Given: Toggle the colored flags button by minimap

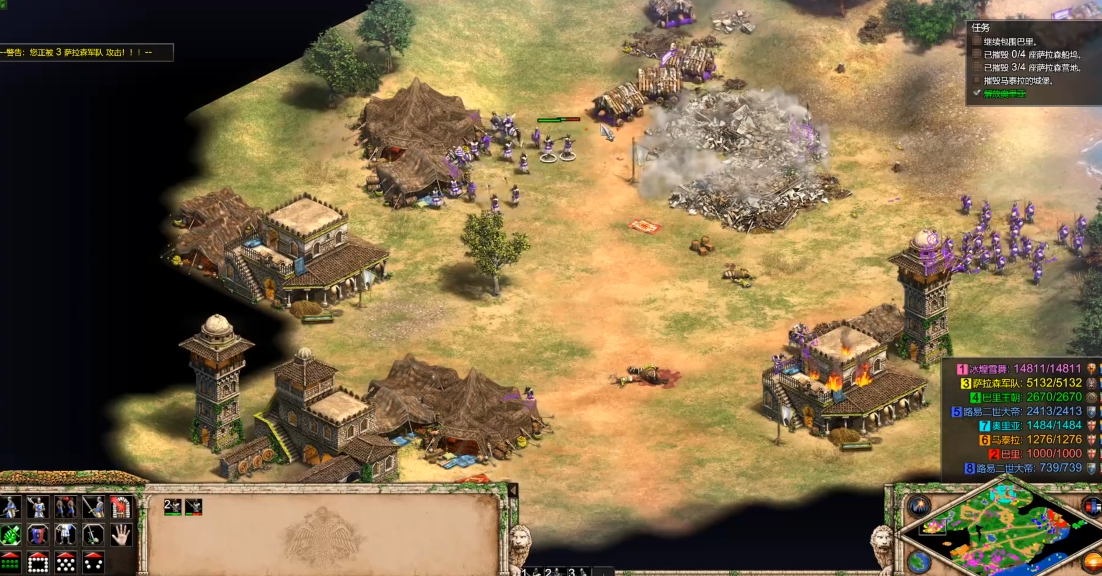Looking at the screenshot, I should 1090,503.
